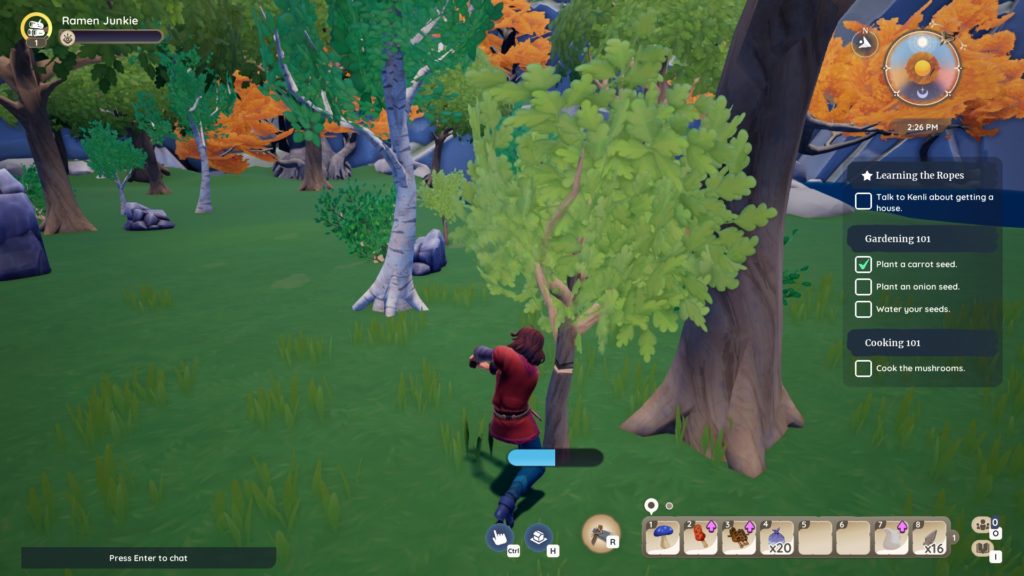The height and width of the screenshot is (576, 1024).
Task: Open the Ramen Junkie player portrait
Action: [36, 28]
